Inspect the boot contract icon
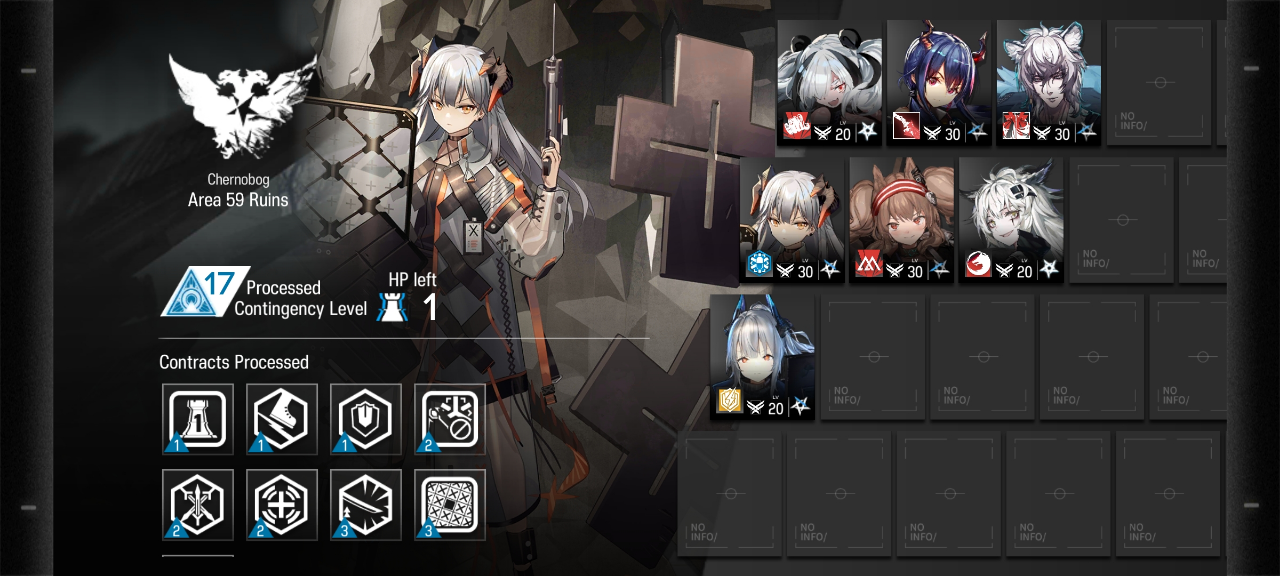1280x576 pixels. pyautogui.click(x=282, y=419)
